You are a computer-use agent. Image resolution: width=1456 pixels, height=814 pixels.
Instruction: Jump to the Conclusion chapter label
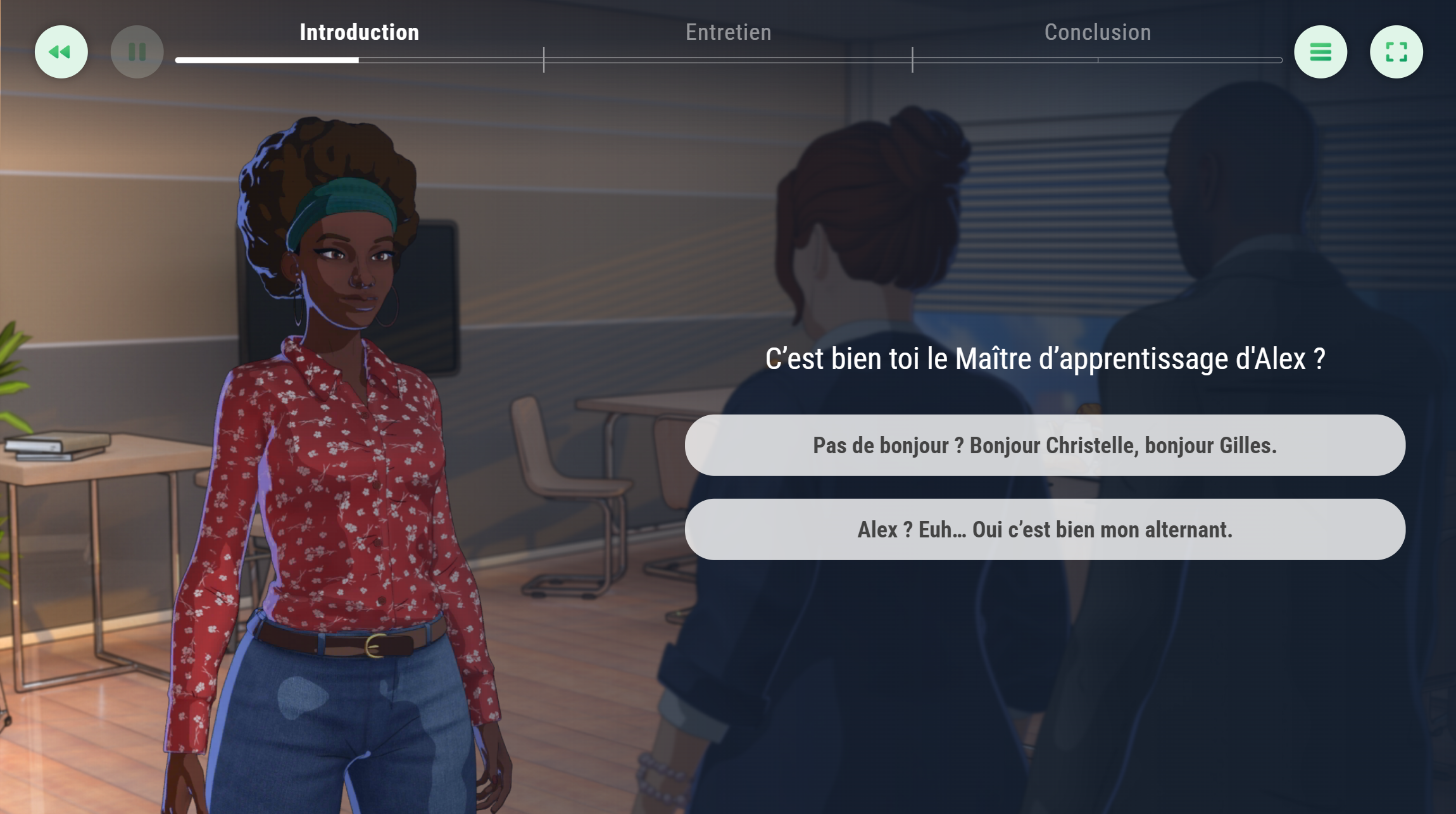[x=1097, y=32]
